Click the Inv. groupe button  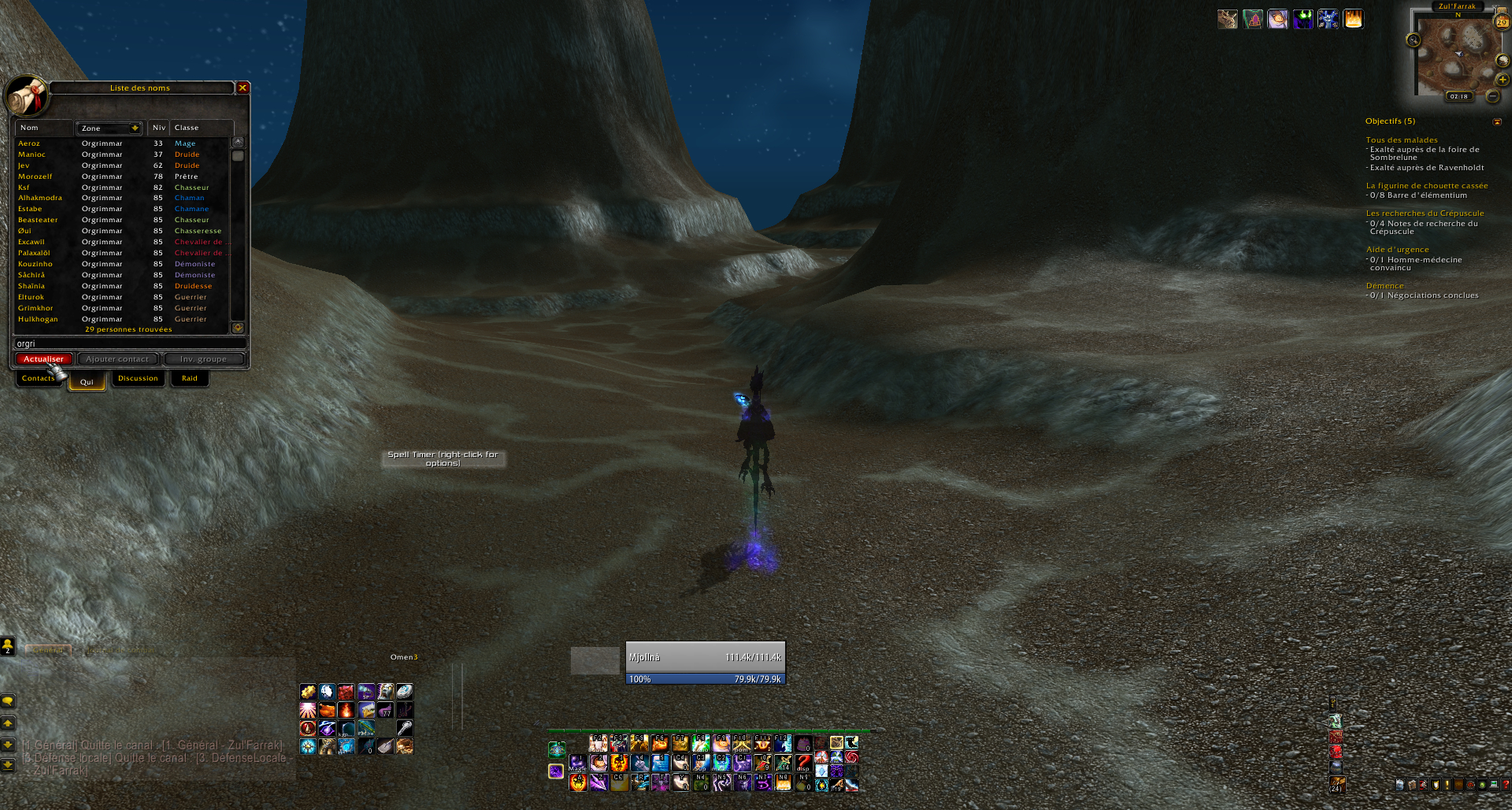(203, 359)
